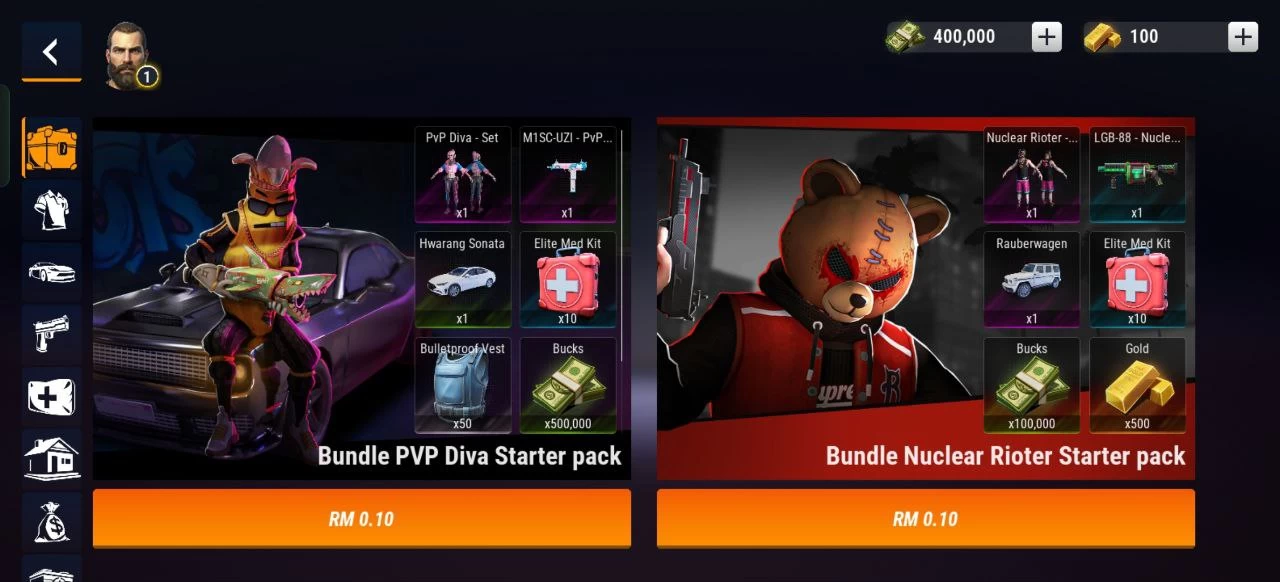Inspect the Bulletproof Vest x50 item
The width and height of the screenshot is (1280, 582).
[462, 386]
